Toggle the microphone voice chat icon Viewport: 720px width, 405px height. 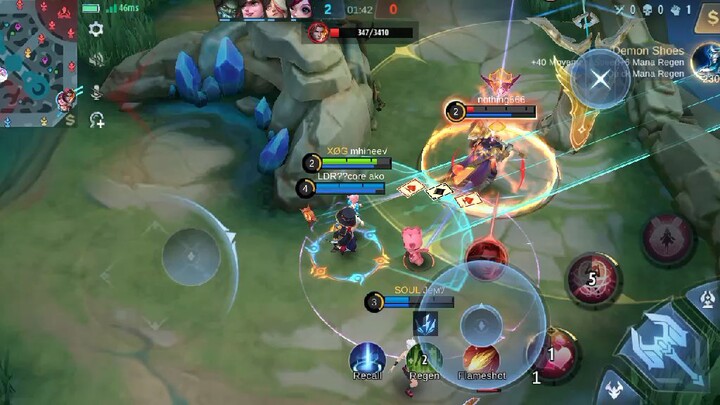[x=97, y=91]
